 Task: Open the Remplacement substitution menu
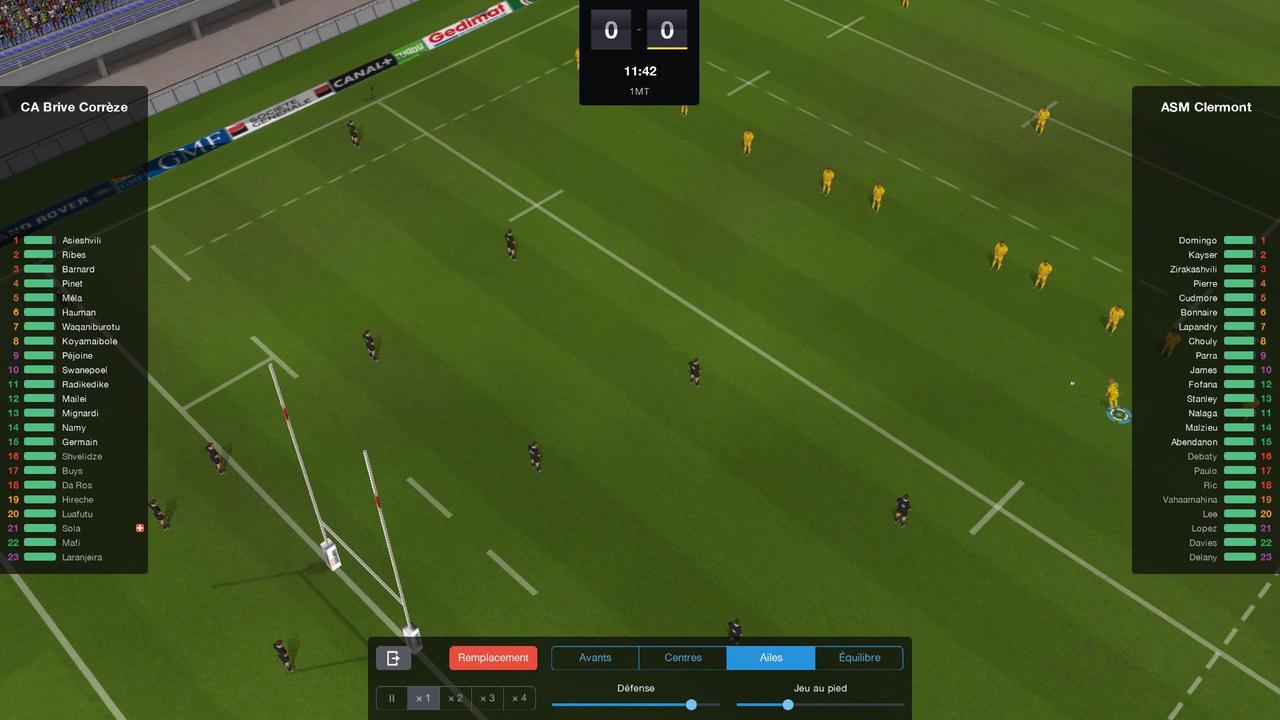pyautogui.click(x=493, y=658)
